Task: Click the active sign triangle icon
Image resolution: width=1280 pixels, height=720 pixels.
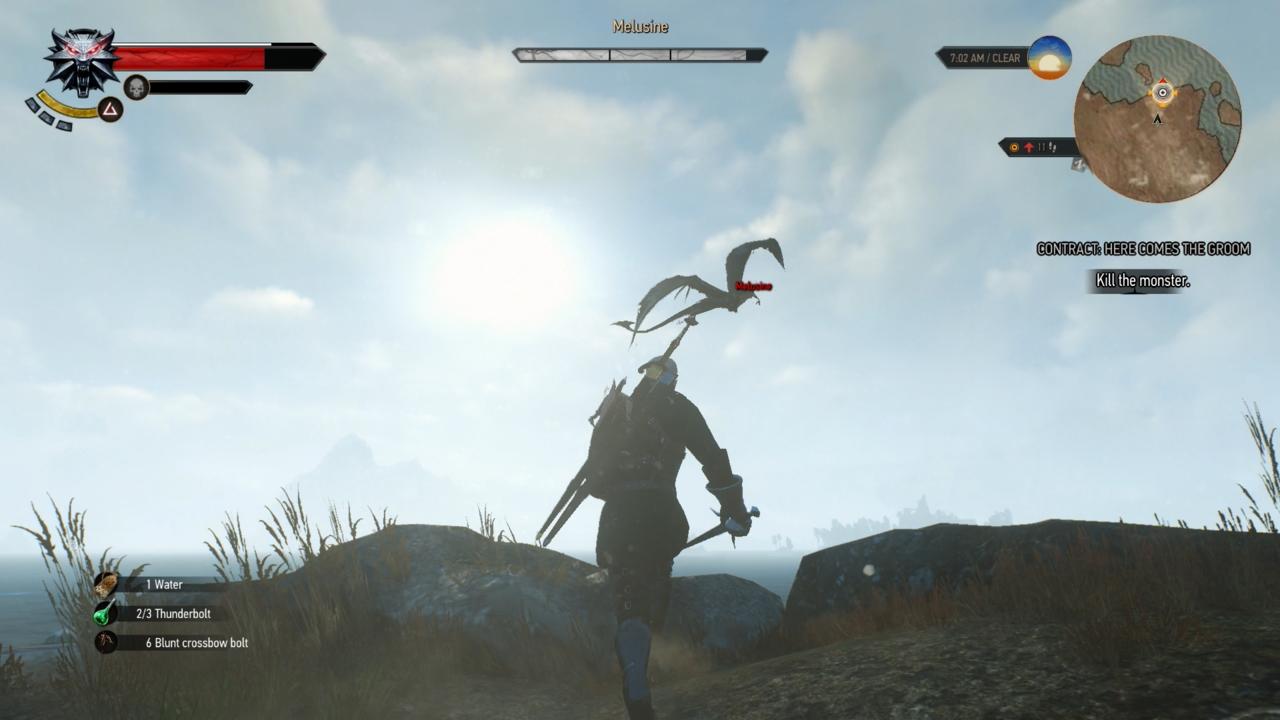Action: coord(111,110)
